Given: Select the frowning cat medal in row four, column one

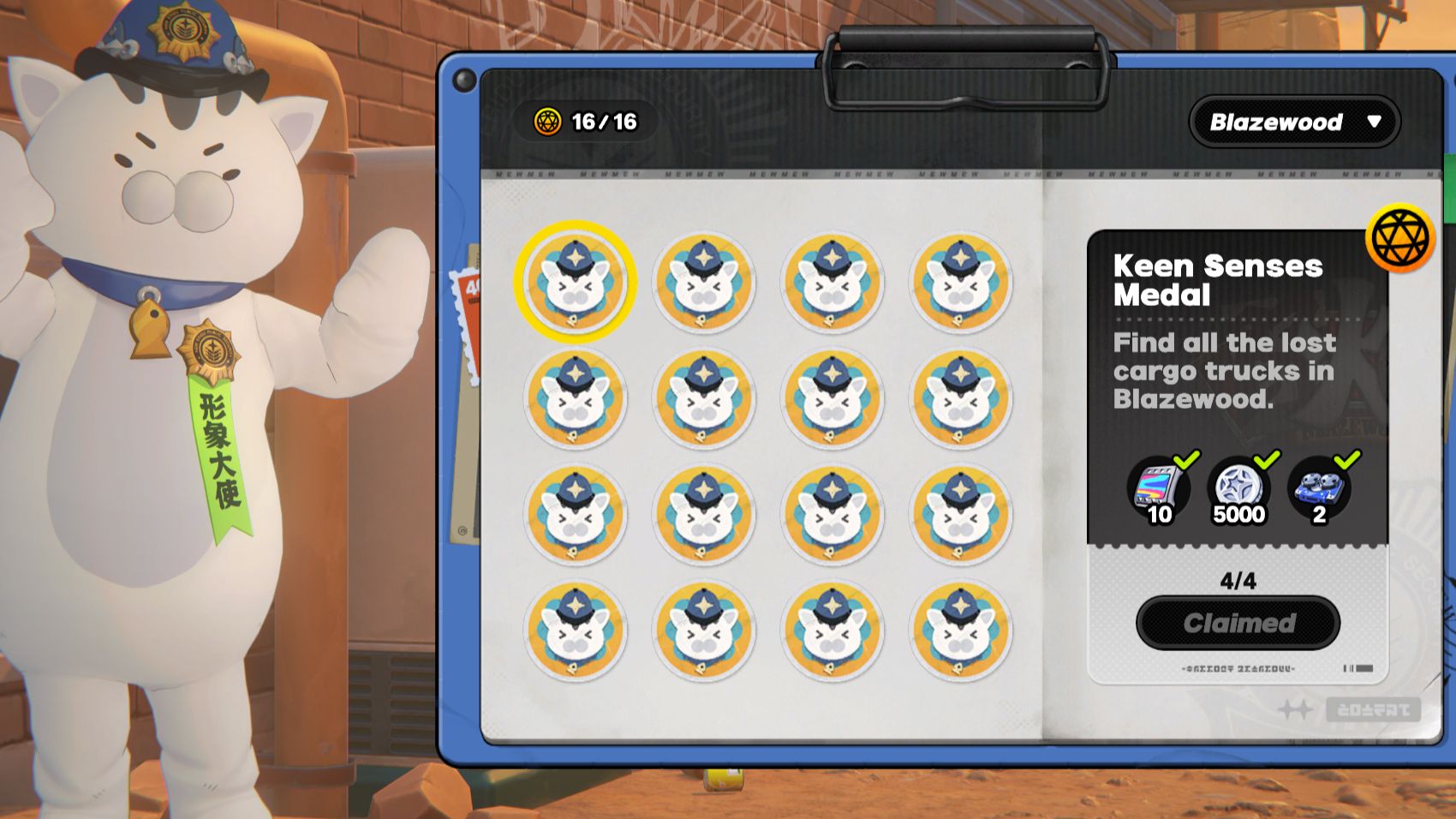Looking at the screenshot, I should point(576,631).
